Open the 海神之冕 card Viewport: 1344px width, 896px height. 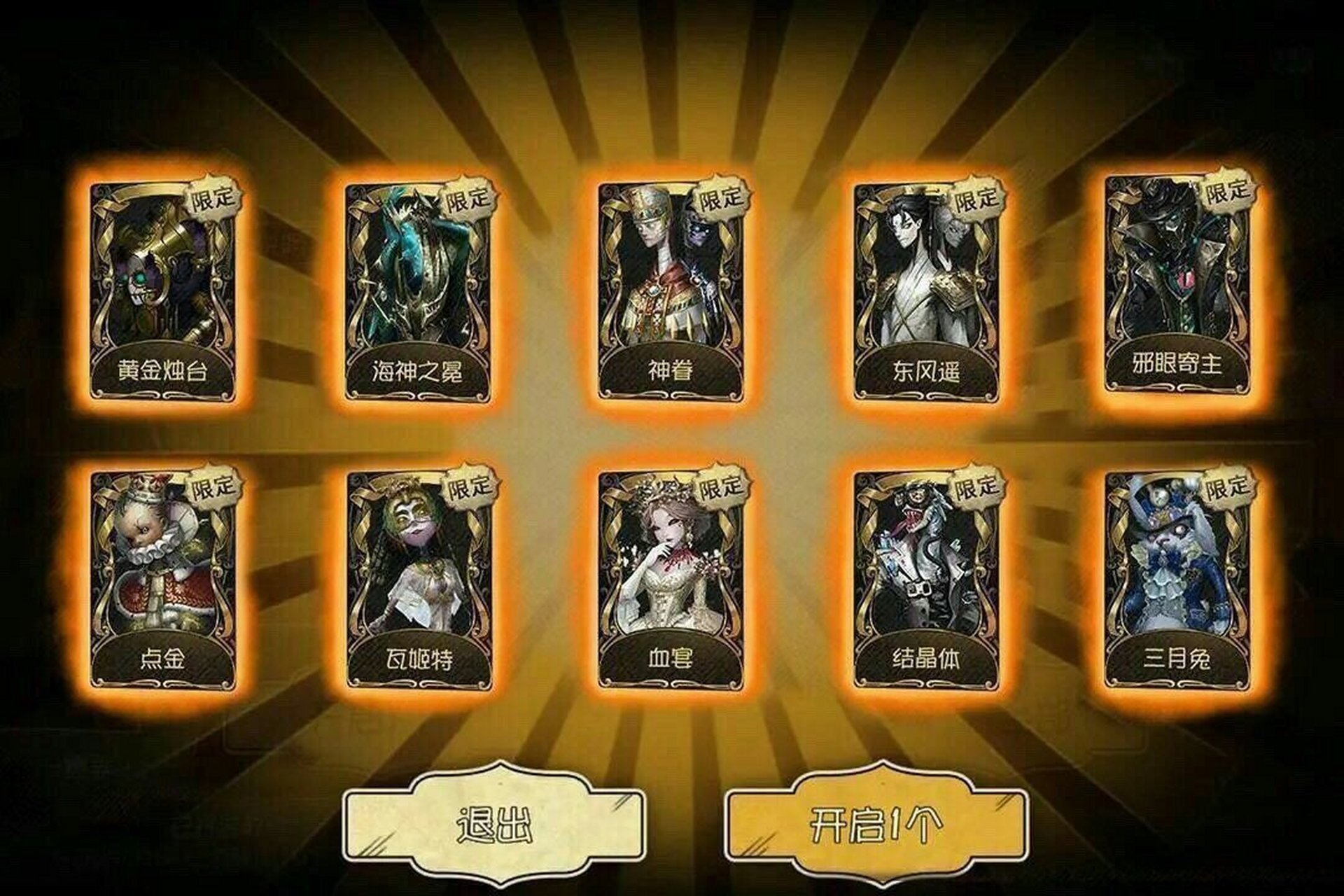pyautogui.click(x=416, y=280)
